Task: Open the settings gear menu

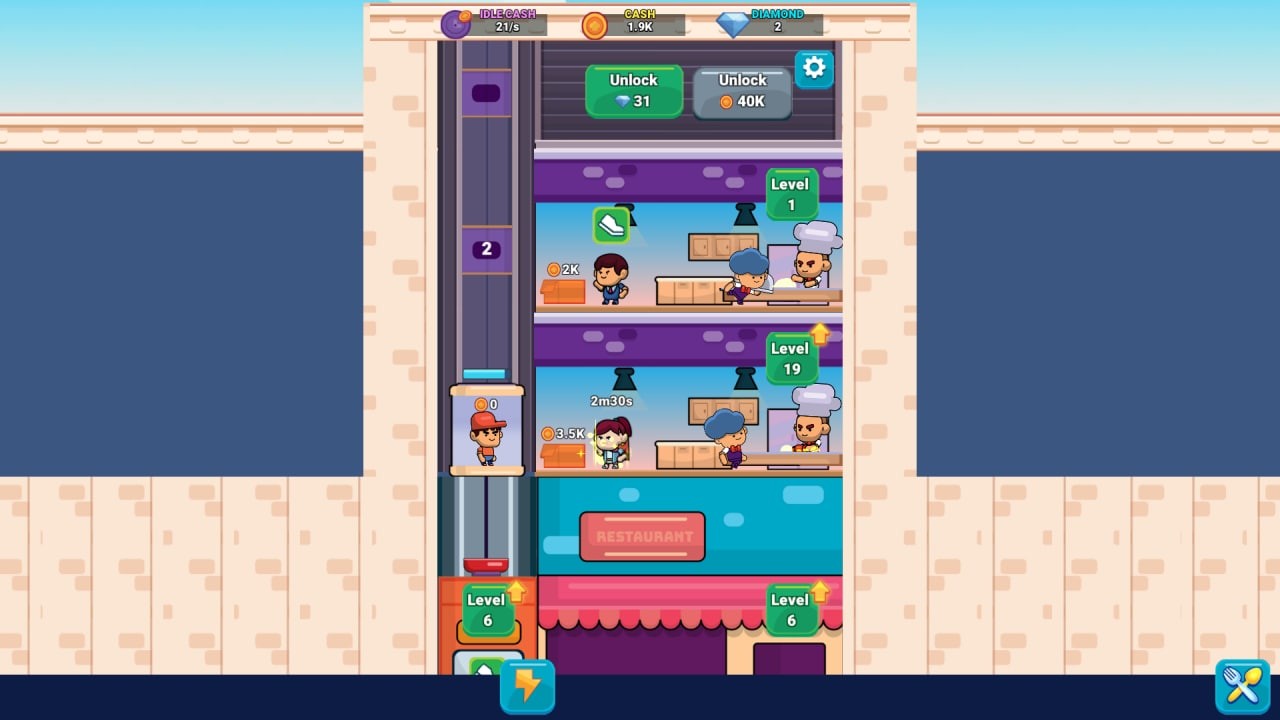Action: coord(813,68)
